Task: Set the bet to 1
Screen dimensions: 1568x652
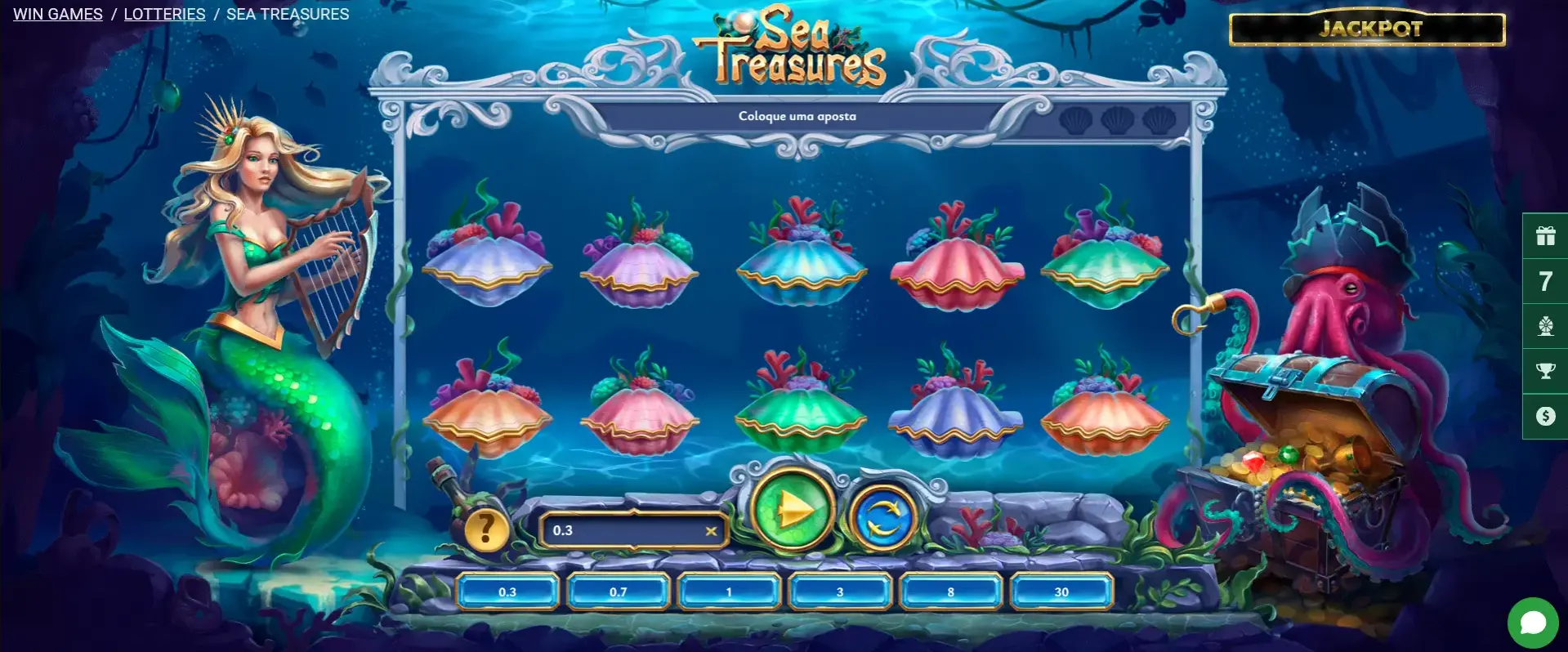Action: [x=729, y=592]
